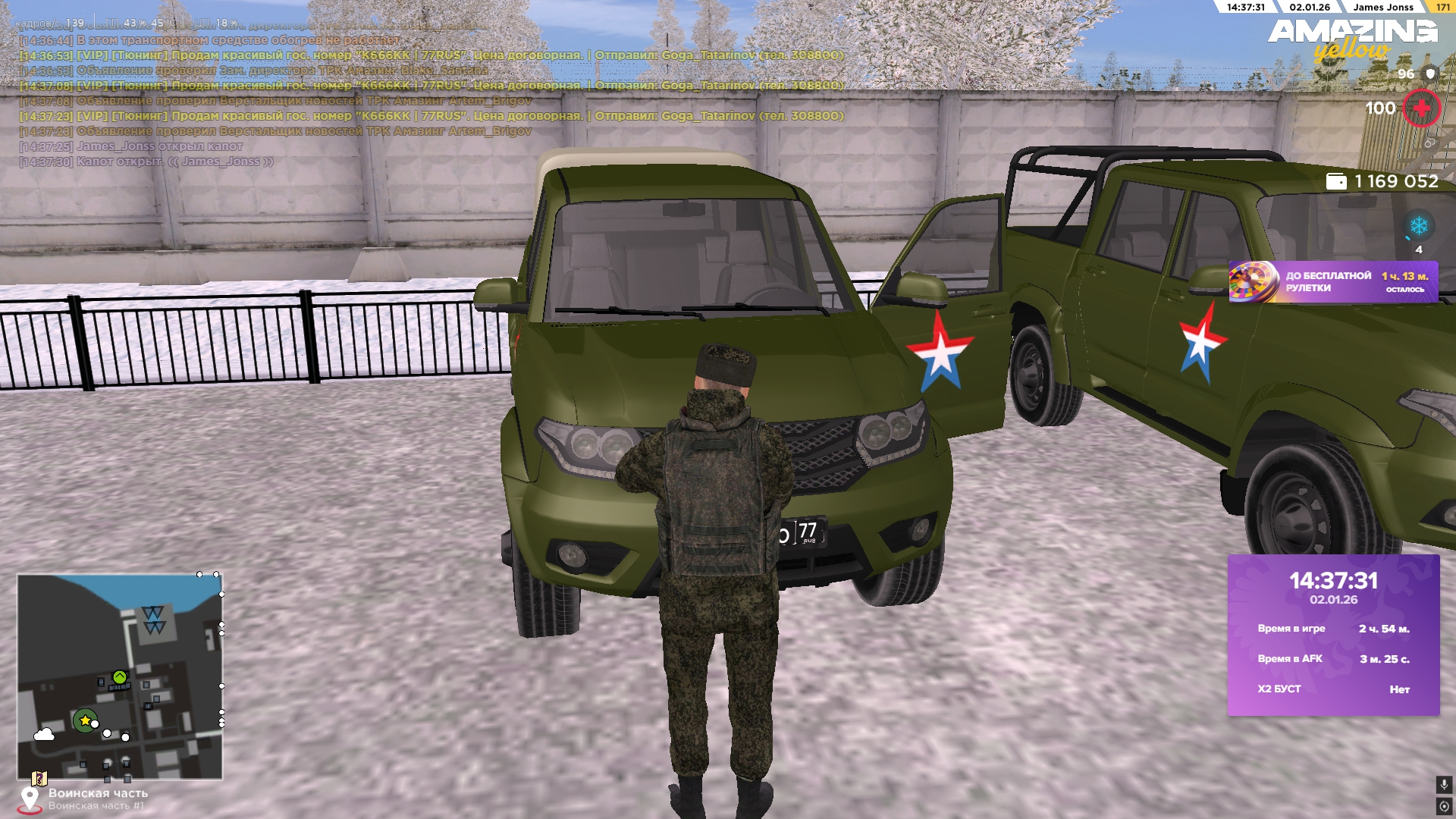Toggle the microphone icon
Screen dimensions: 1456x819
pos(1443,785)
